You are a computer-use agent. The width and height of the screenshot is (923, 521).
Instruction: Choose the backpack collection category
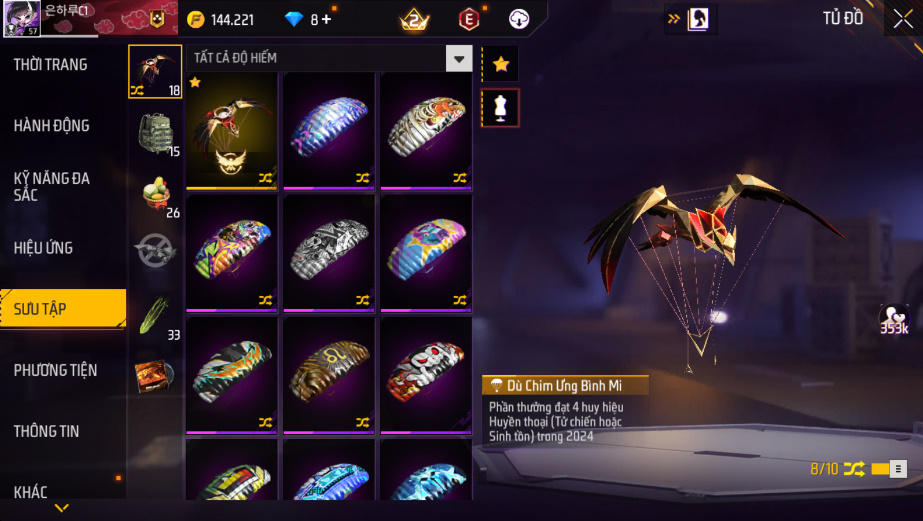point(156,132)
